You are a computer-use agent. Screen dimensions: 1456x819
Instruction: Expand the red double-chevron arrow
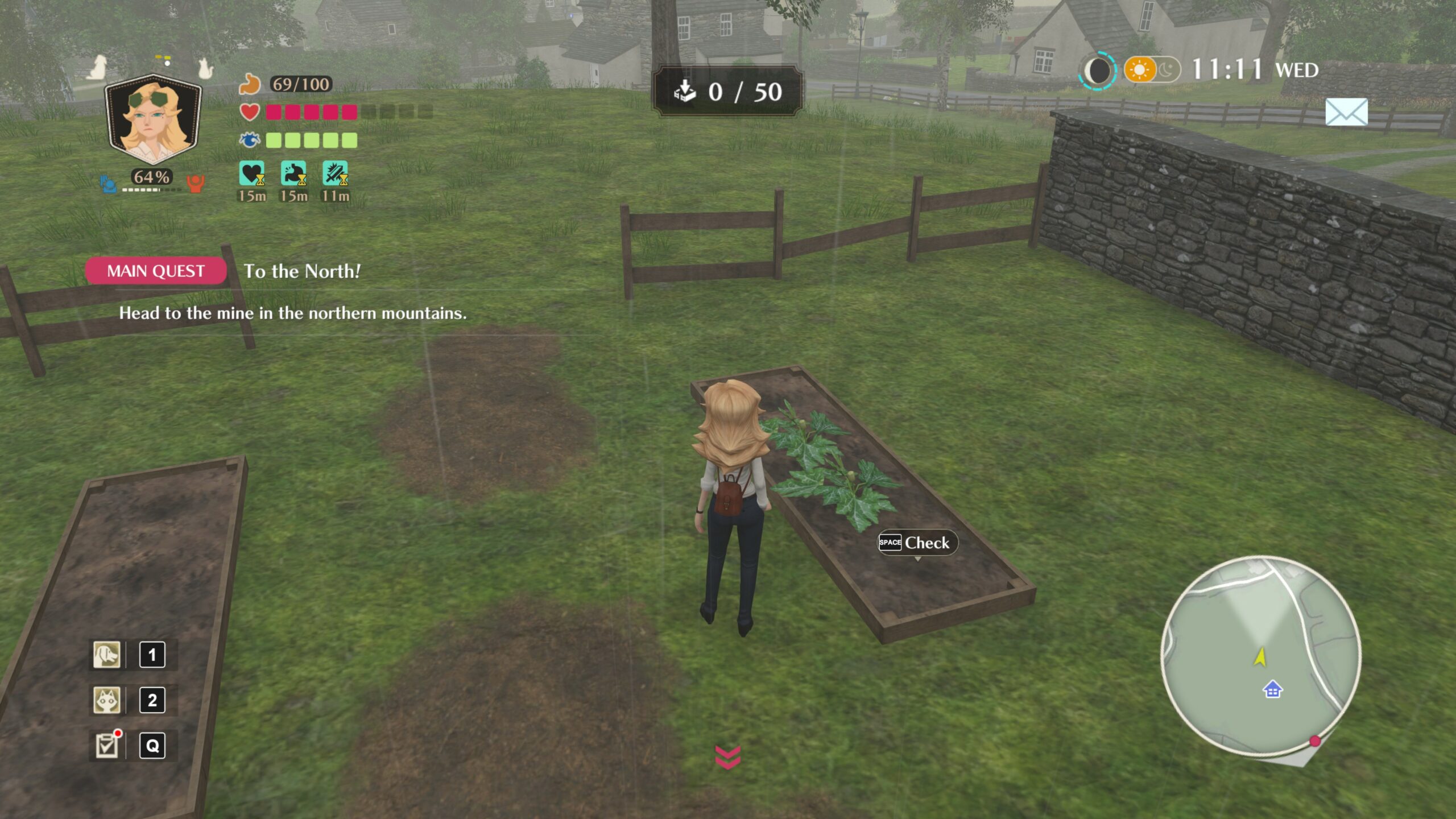727,757
